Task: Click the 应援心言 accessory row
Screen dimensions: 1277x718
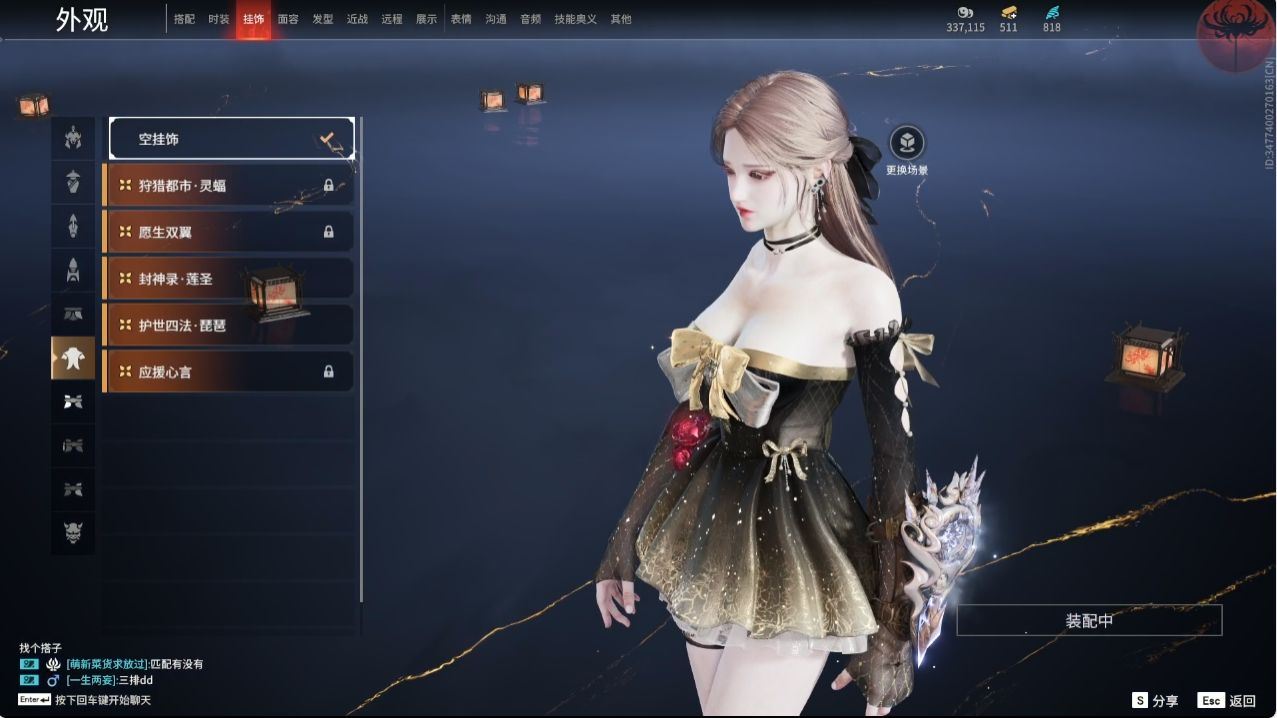Action: (228, 372)
